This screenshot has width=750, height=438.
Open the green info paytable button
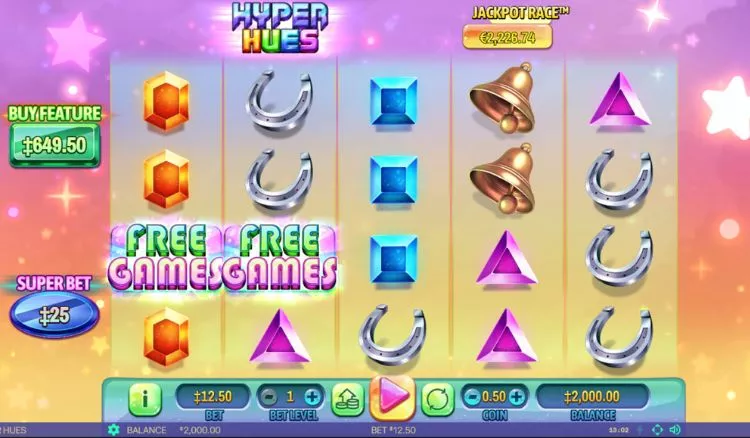[145, 398]
